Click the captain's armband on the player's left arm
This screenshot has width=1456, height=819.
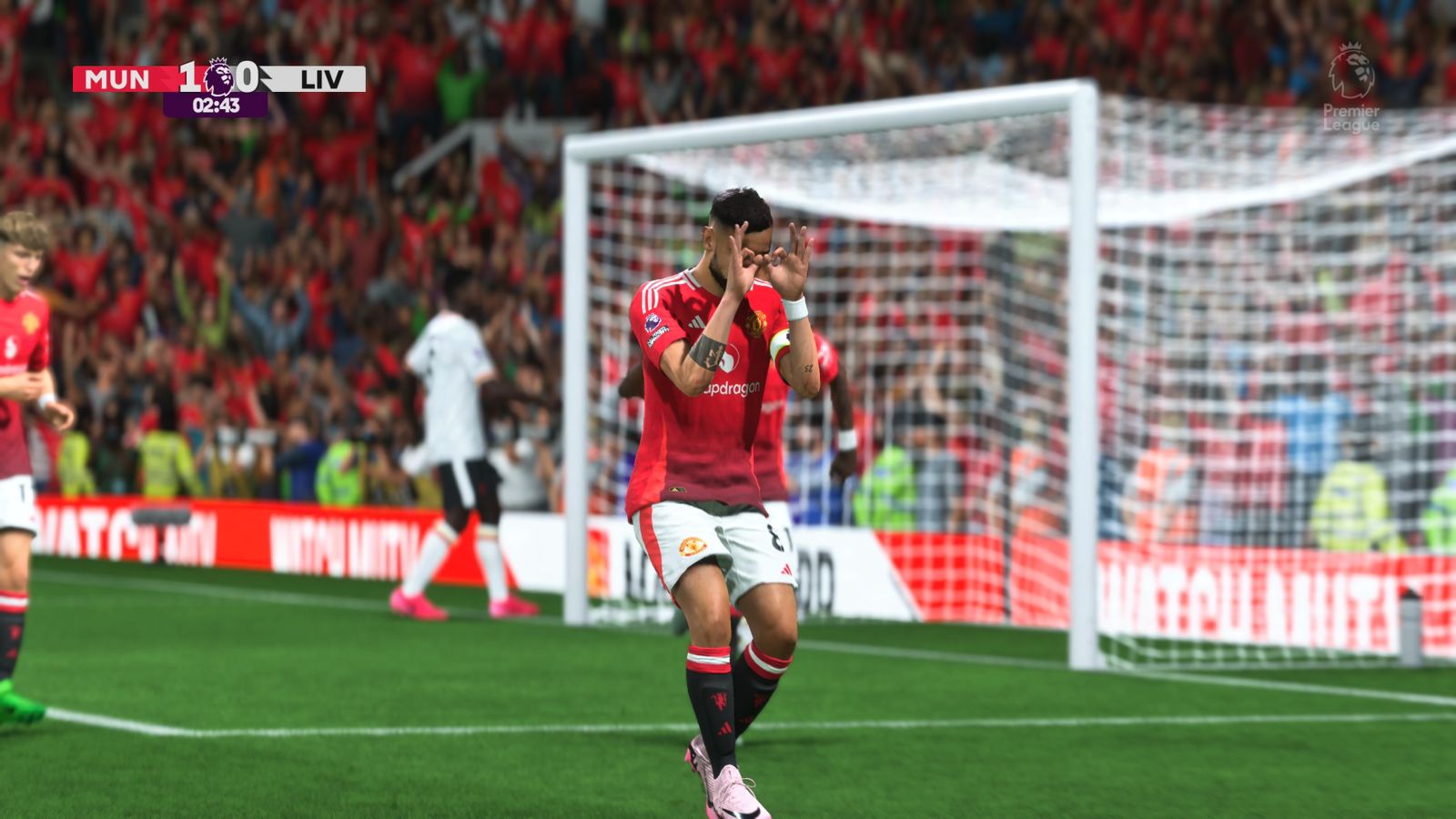coord(780,344)
